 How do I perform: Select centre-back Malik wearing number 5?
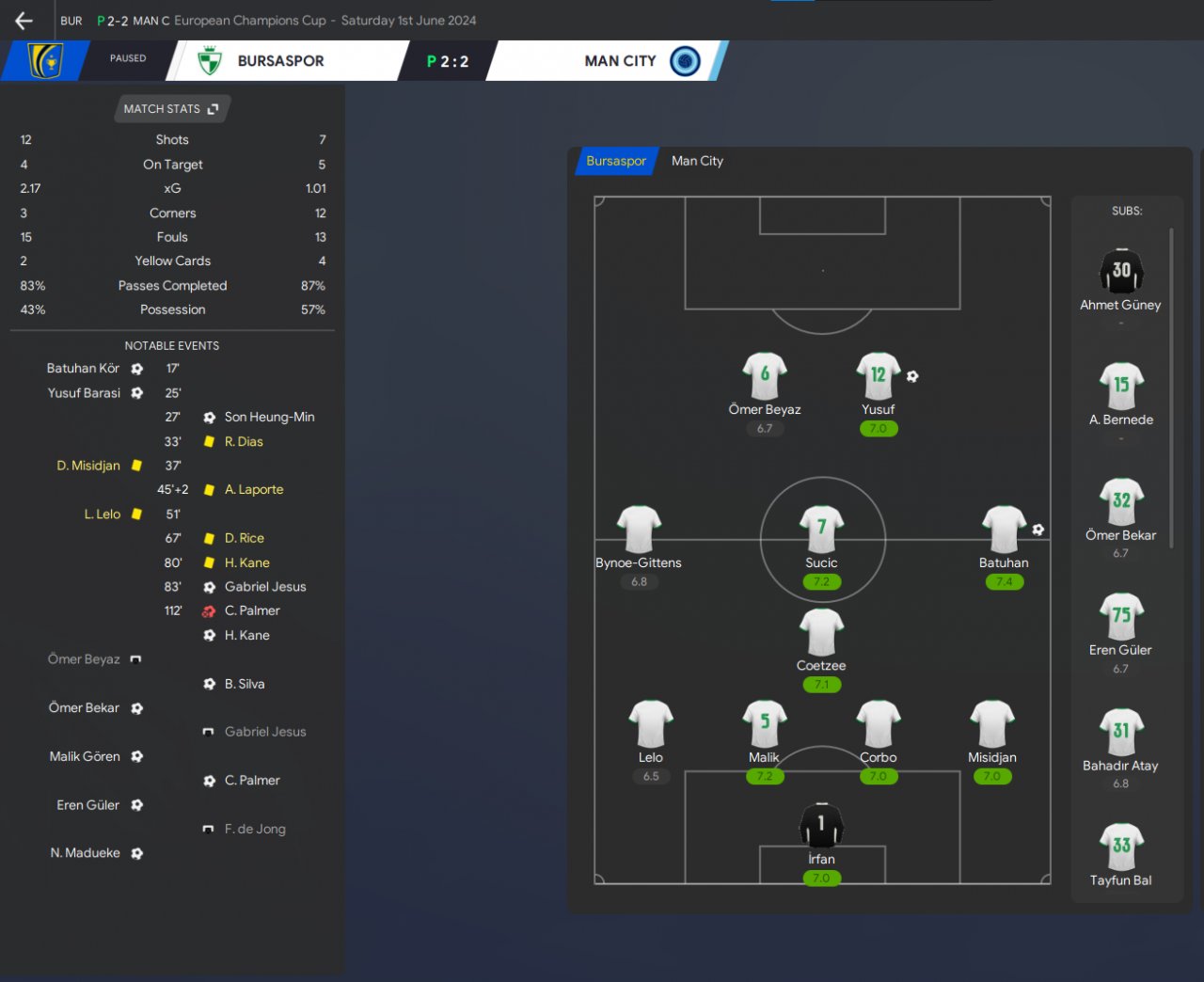[765, 725]
